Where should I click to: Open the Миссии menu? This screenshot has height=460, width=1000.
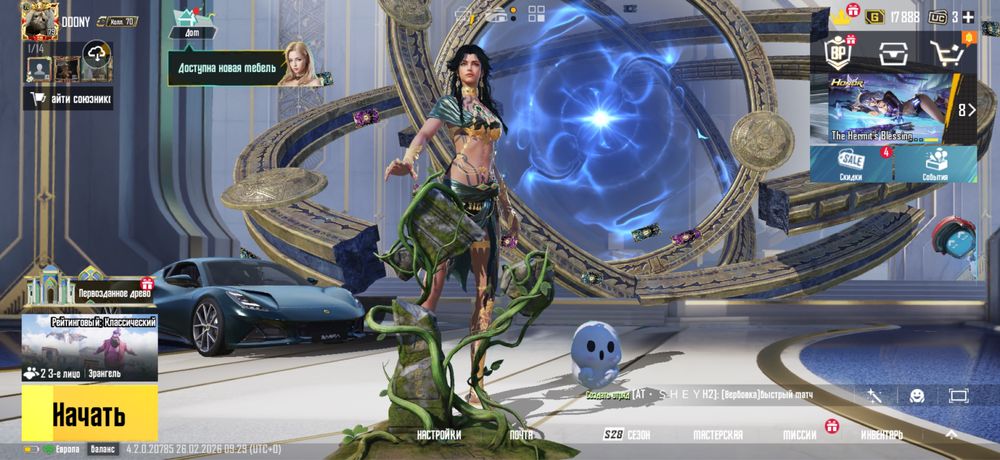[800, 435]
